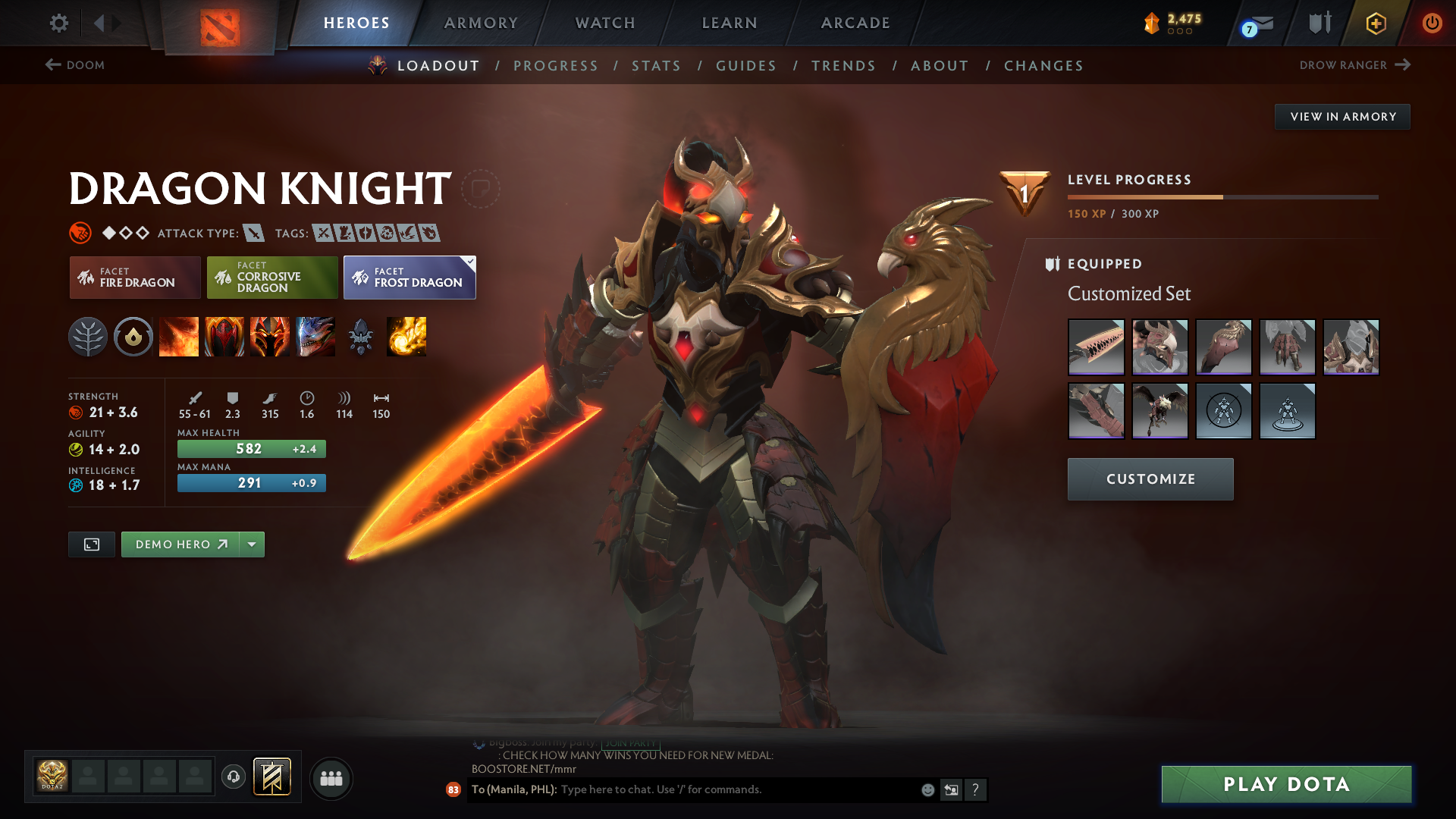Open the Dragon Knight talent tree icon
This screenshot has height=819, width=1456.
coord(88,337)
